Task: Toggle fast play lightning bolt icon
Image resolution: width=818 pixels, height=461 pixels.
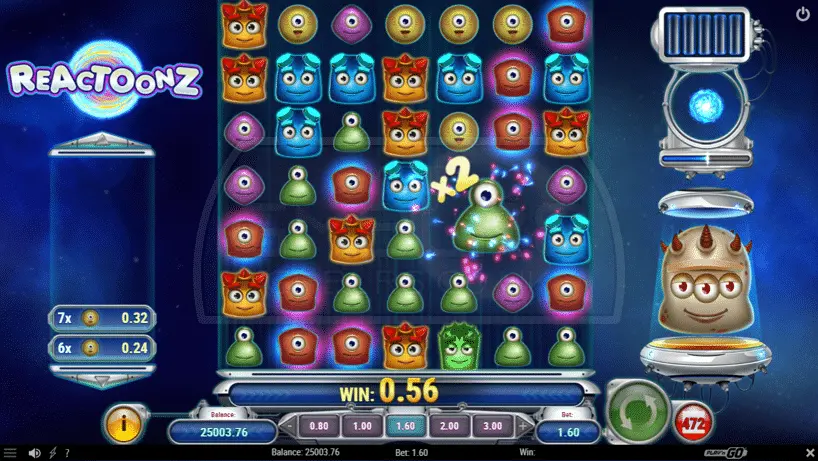Action: point(53,453)
